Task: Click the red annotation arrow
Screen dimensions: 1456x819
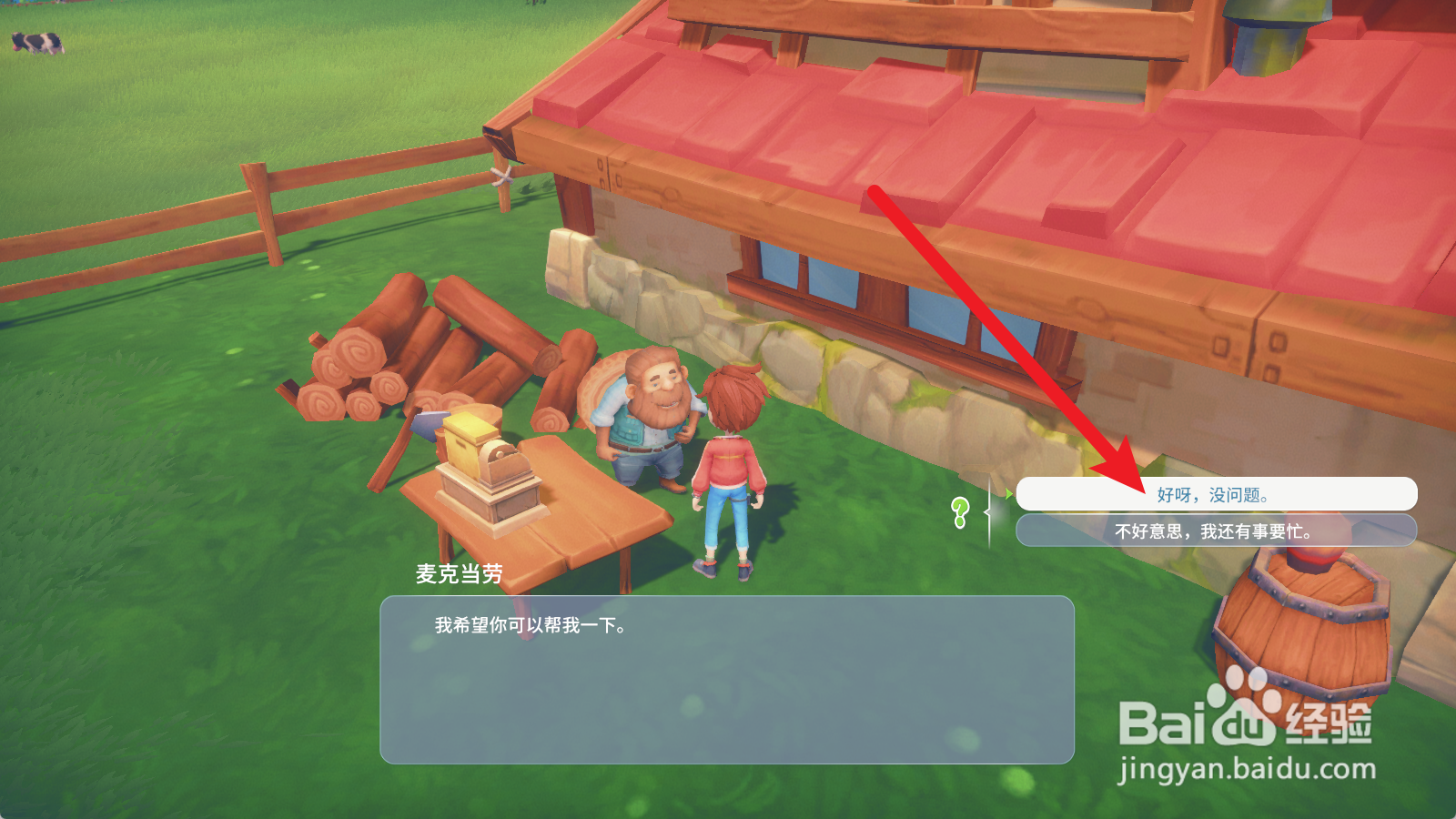Action: click(1001, 337)
